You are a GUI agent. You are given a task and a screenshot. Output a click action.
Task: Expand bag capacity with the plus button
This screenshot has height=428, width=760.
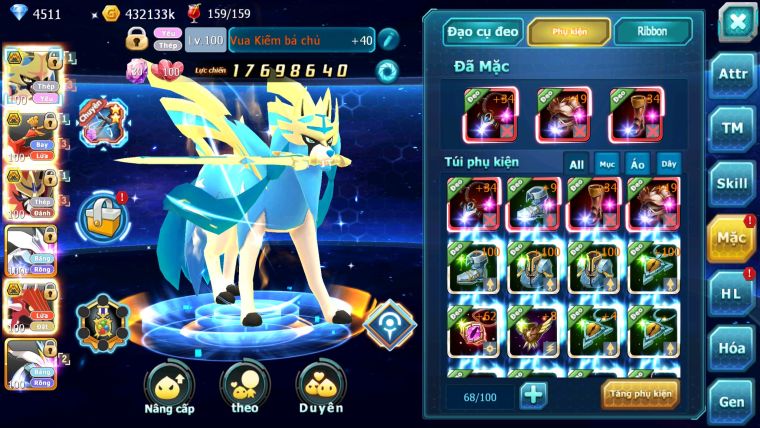(x=534, y=395)
